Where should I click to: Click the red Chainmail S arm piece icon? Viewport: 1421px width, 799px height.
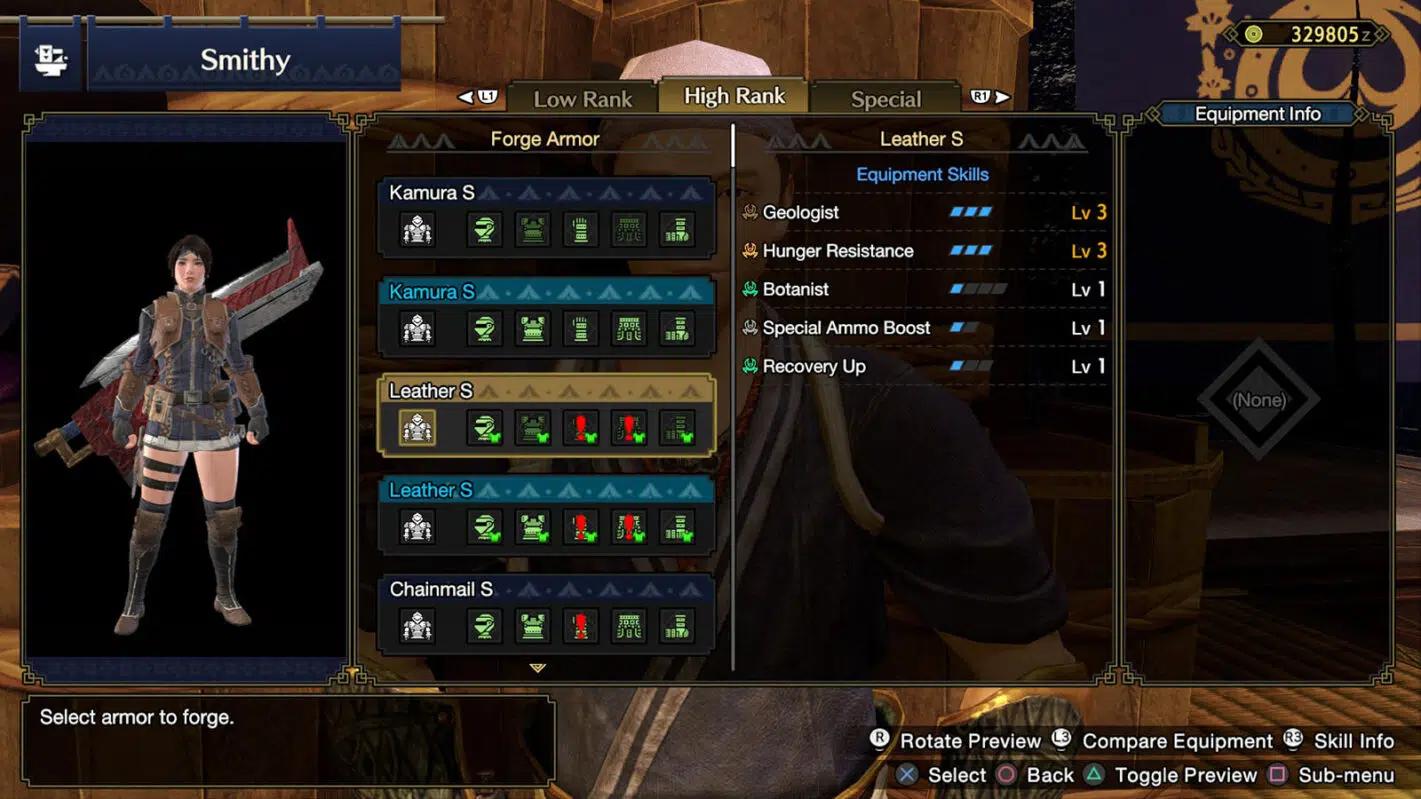(x=580, y=627)
